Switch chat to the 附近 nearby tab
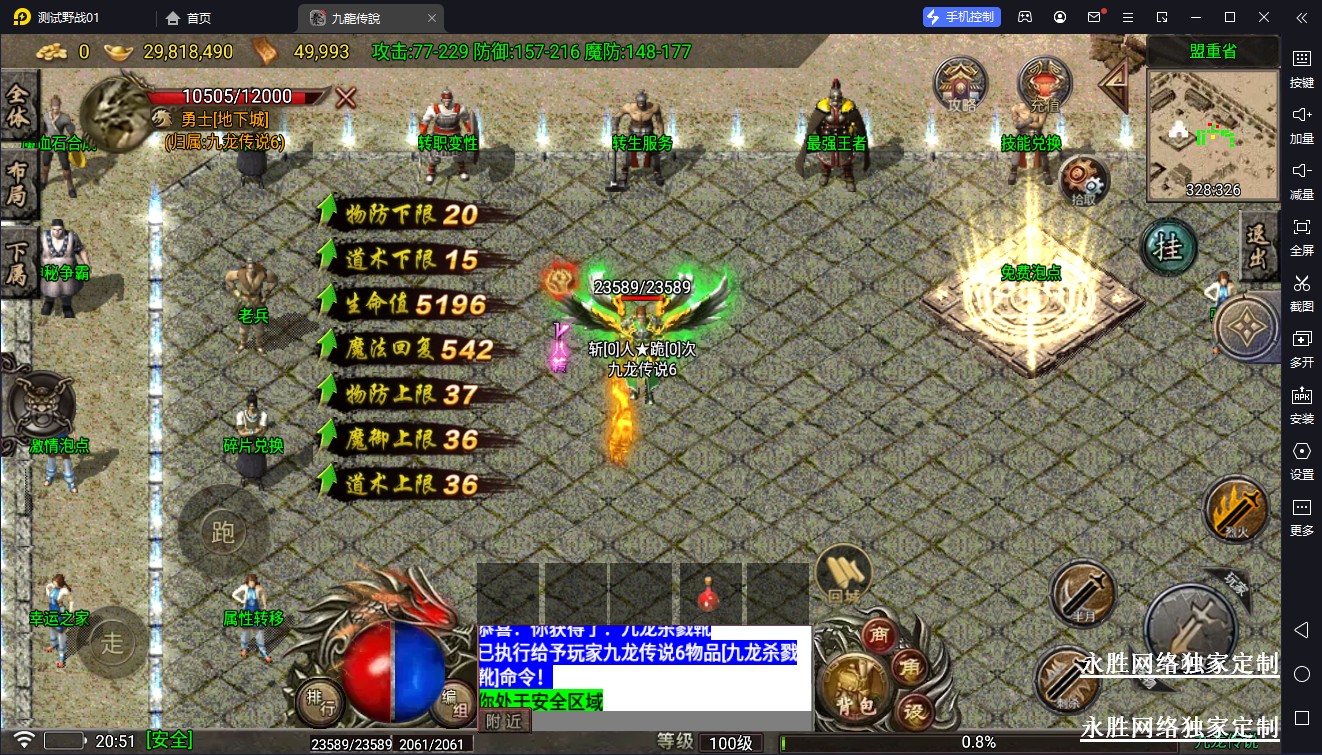1322x755 pixels. coord(503,720)
